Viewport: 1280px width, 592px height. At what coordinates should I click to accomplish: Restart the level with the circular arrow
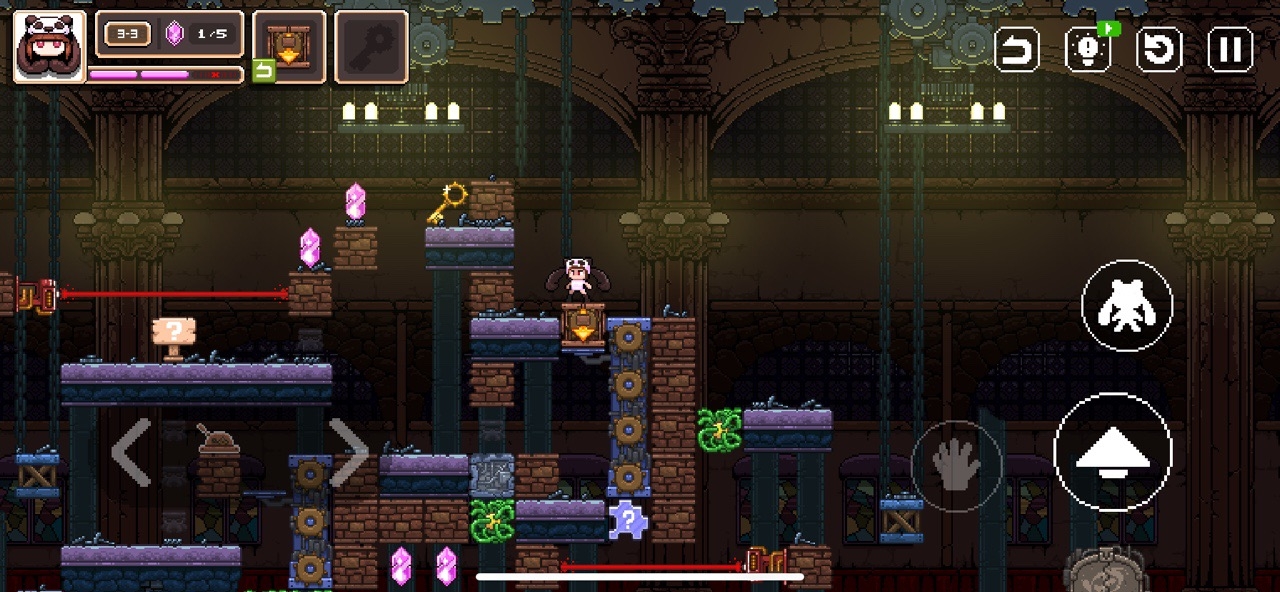(1159, 49)
